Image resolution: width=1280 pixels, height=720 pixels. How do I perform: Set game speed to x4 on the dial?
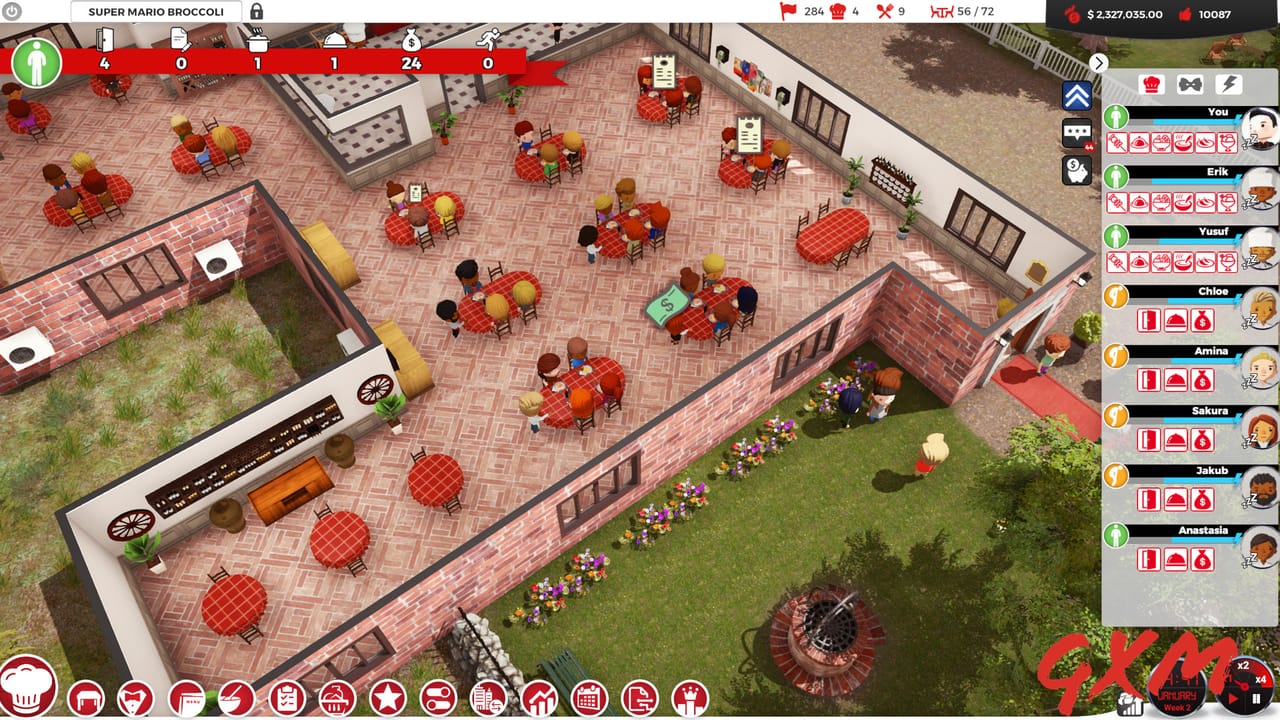coord(1261,680)
